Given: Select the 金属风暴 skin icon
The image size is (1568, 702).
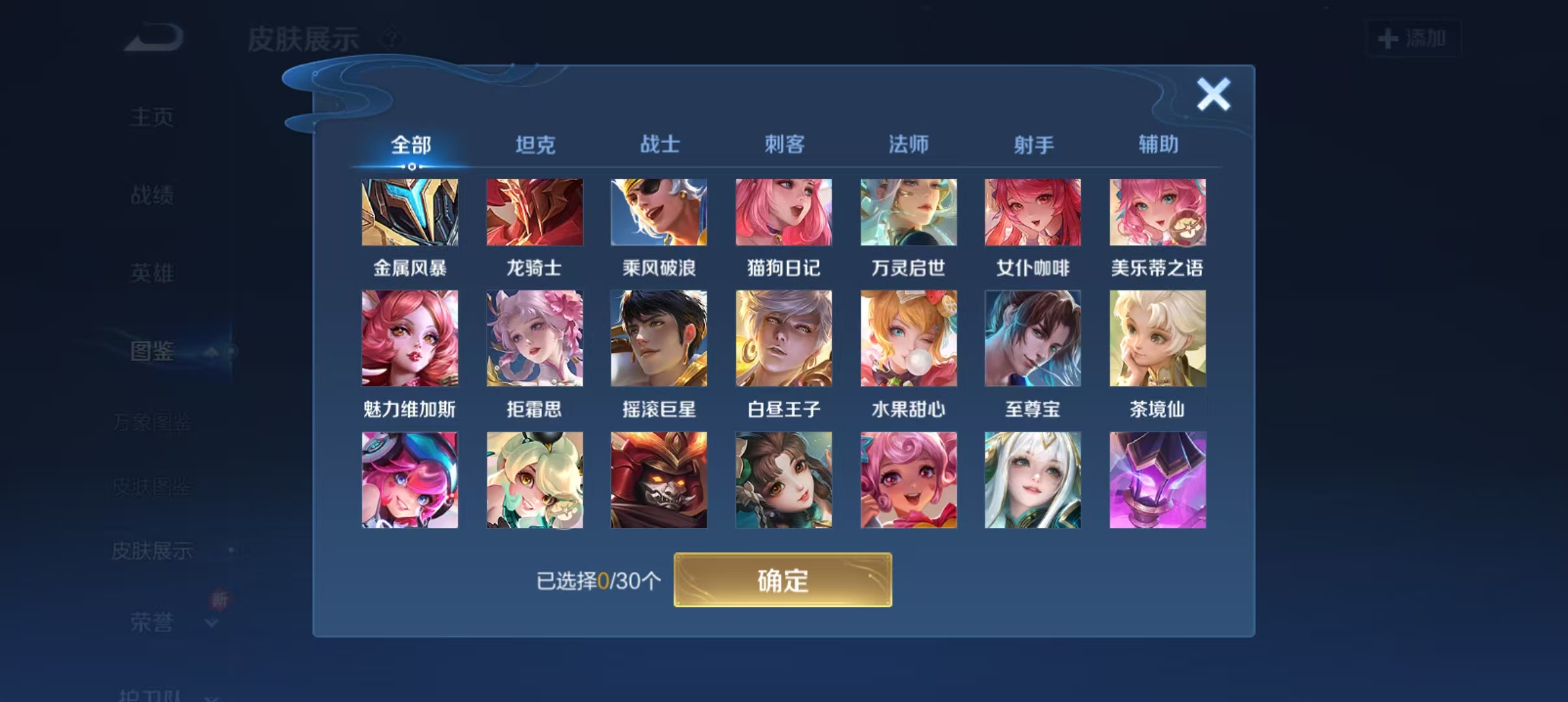Looking at the screenshot, I should tap(410, 213).
